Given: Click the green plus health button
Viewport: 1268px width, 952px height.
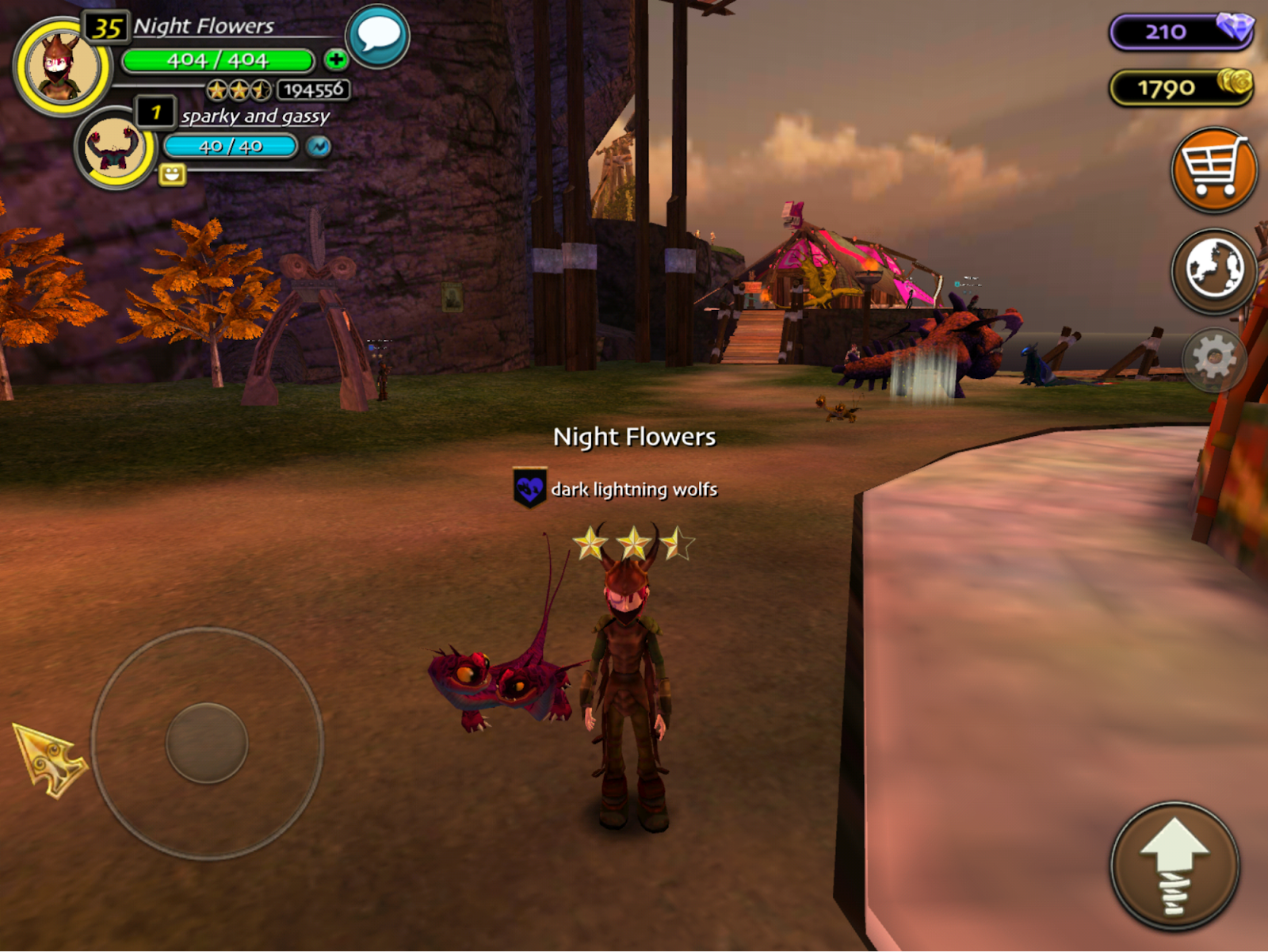Looking at the screenshot, I should point(336,59).
